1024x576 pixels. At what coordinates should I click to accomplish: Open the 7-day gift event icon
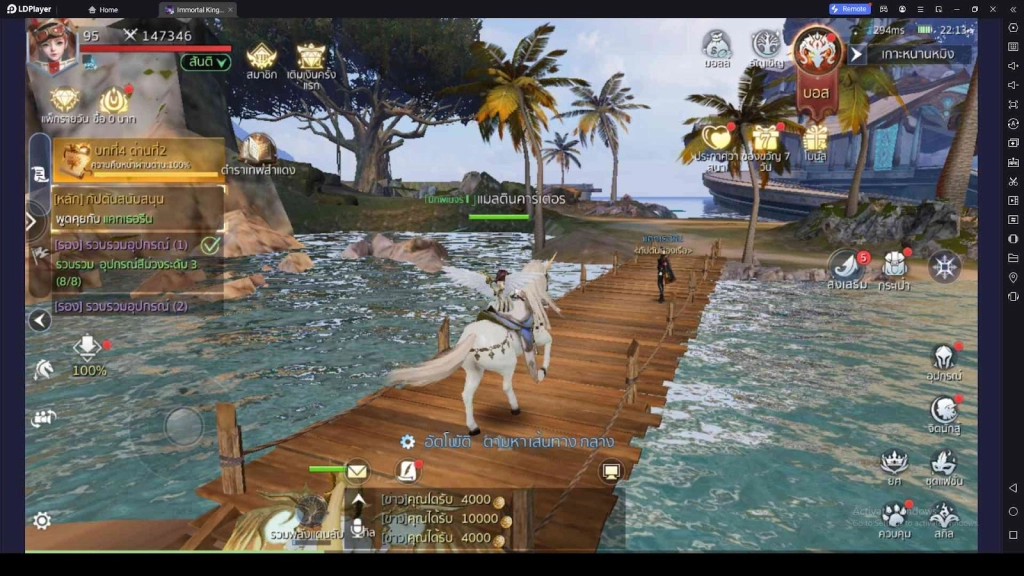tap(766, 142)
